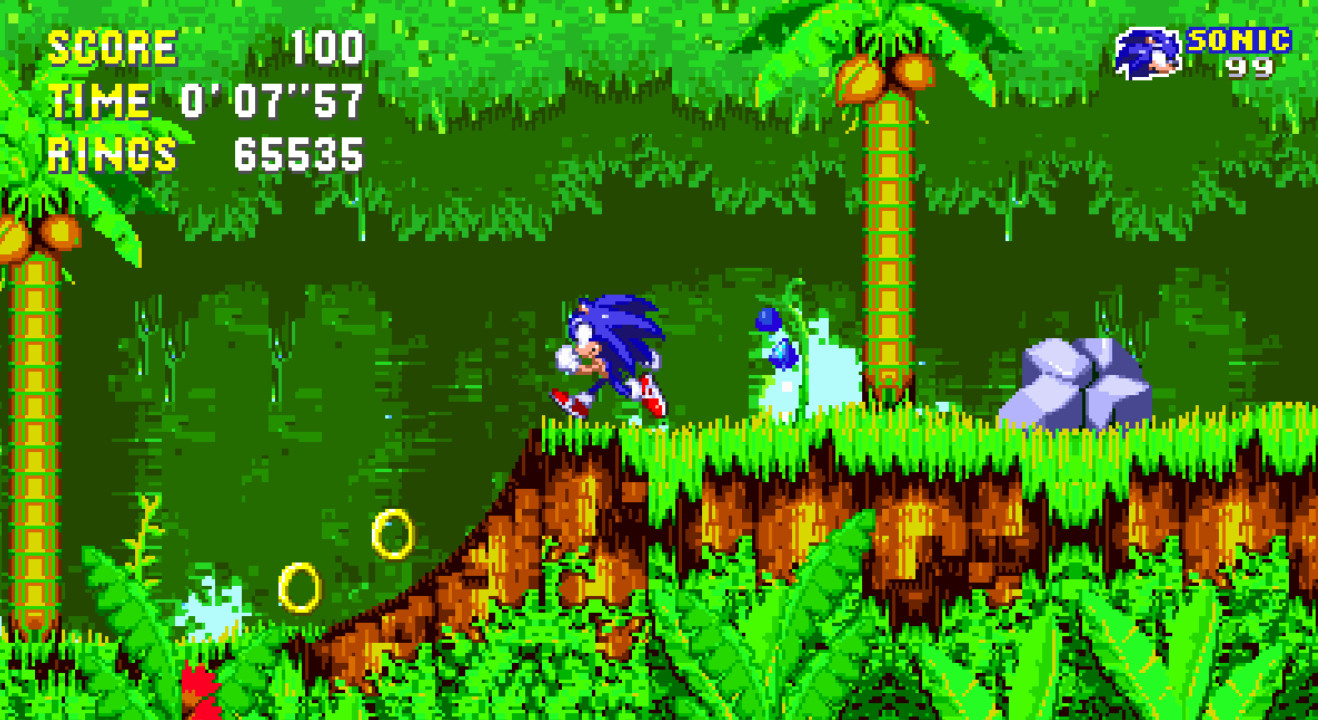Click the TIME label in the HUD

(100, 100)
